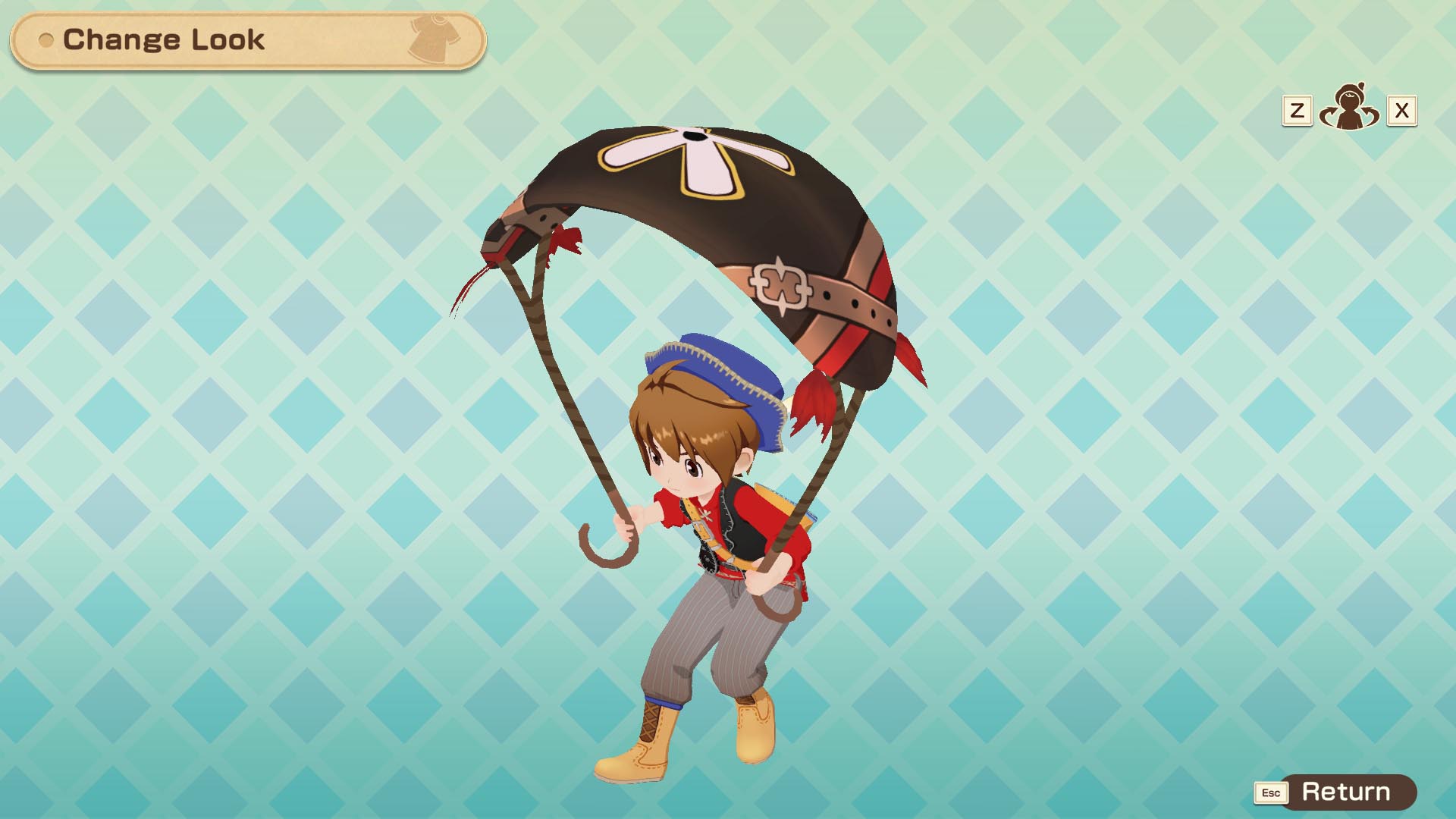
Task: Click the rotate character icon
Action: click(1348, 109)
